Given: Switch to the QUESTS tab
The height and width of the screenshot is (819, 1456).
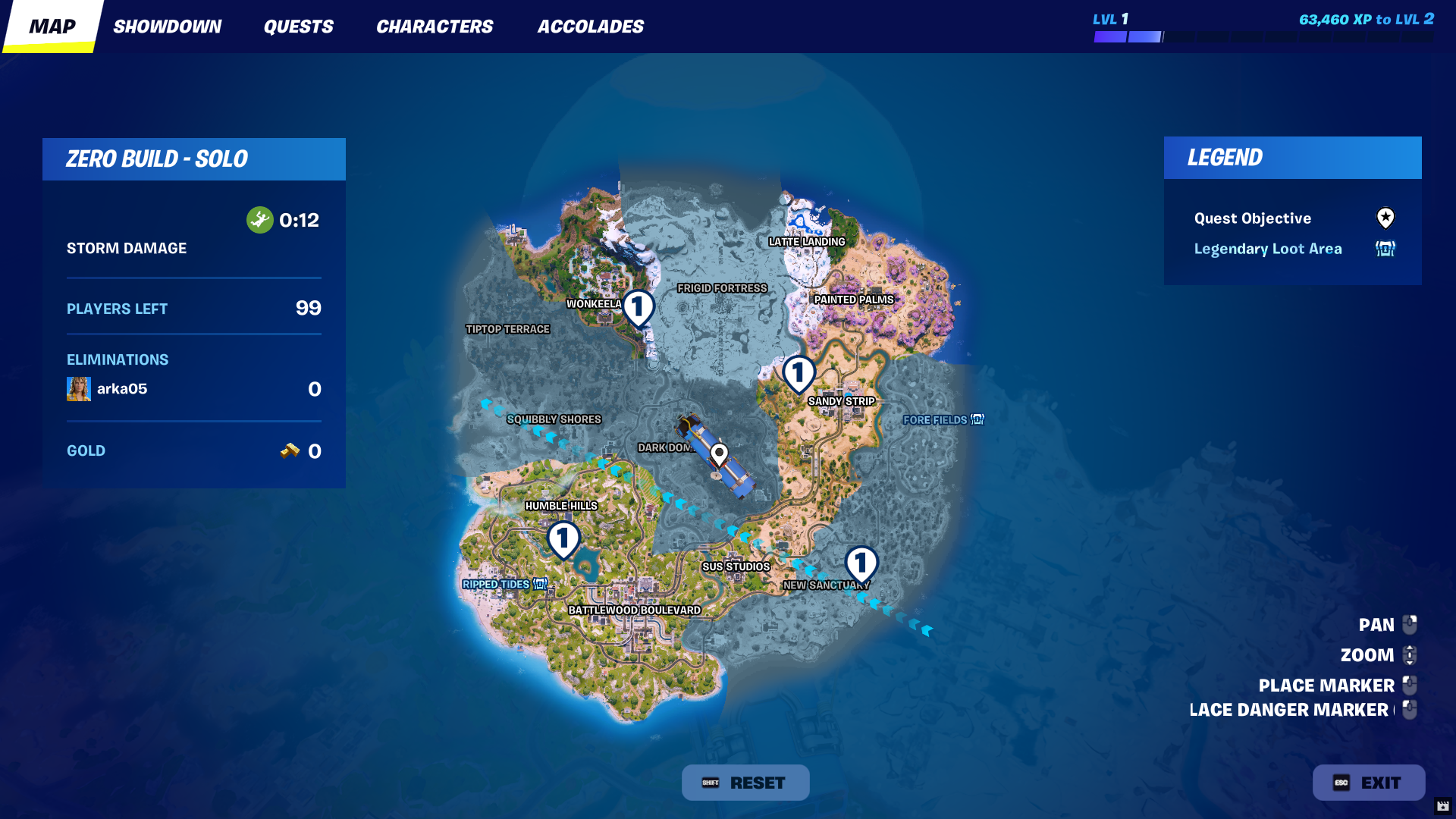Looking at the screenshot, I should pyautogui.click(x=298, y=26).
